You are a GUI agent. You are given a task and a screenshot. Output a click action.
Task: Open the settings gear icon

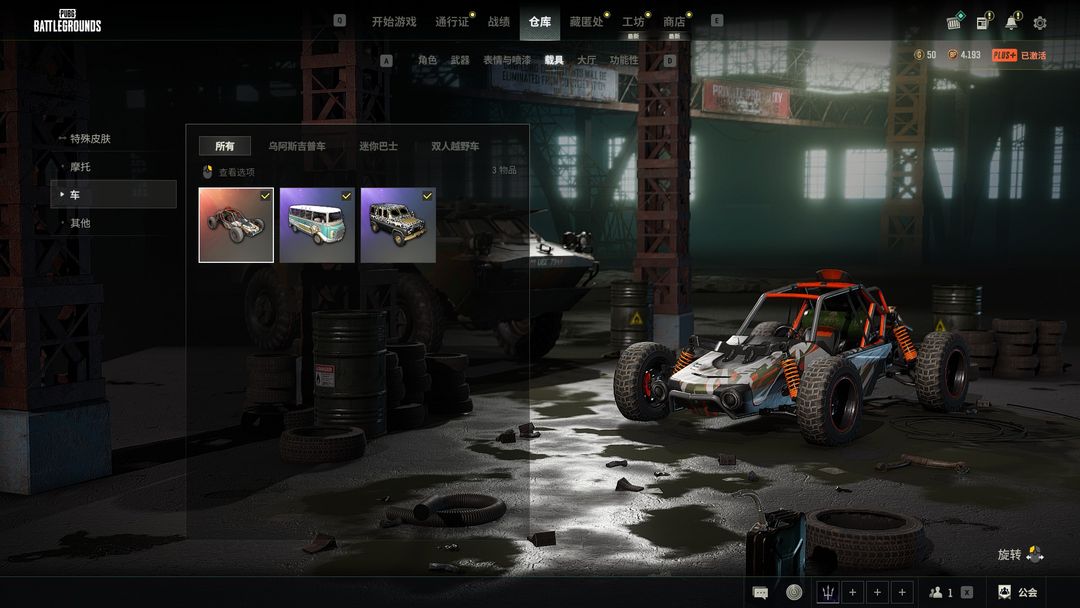1040,23
